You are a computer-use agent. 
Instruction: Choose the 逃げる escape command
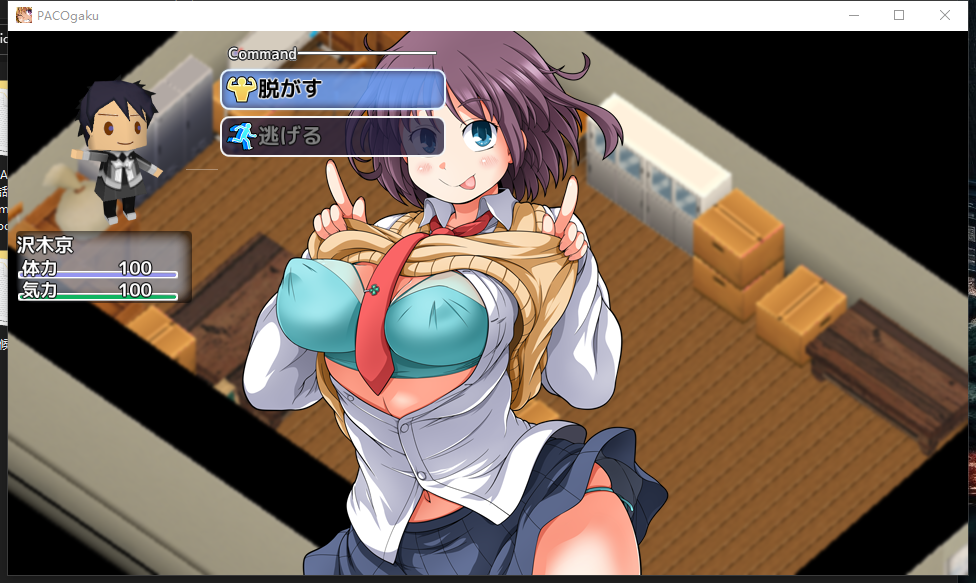[332, 136]
